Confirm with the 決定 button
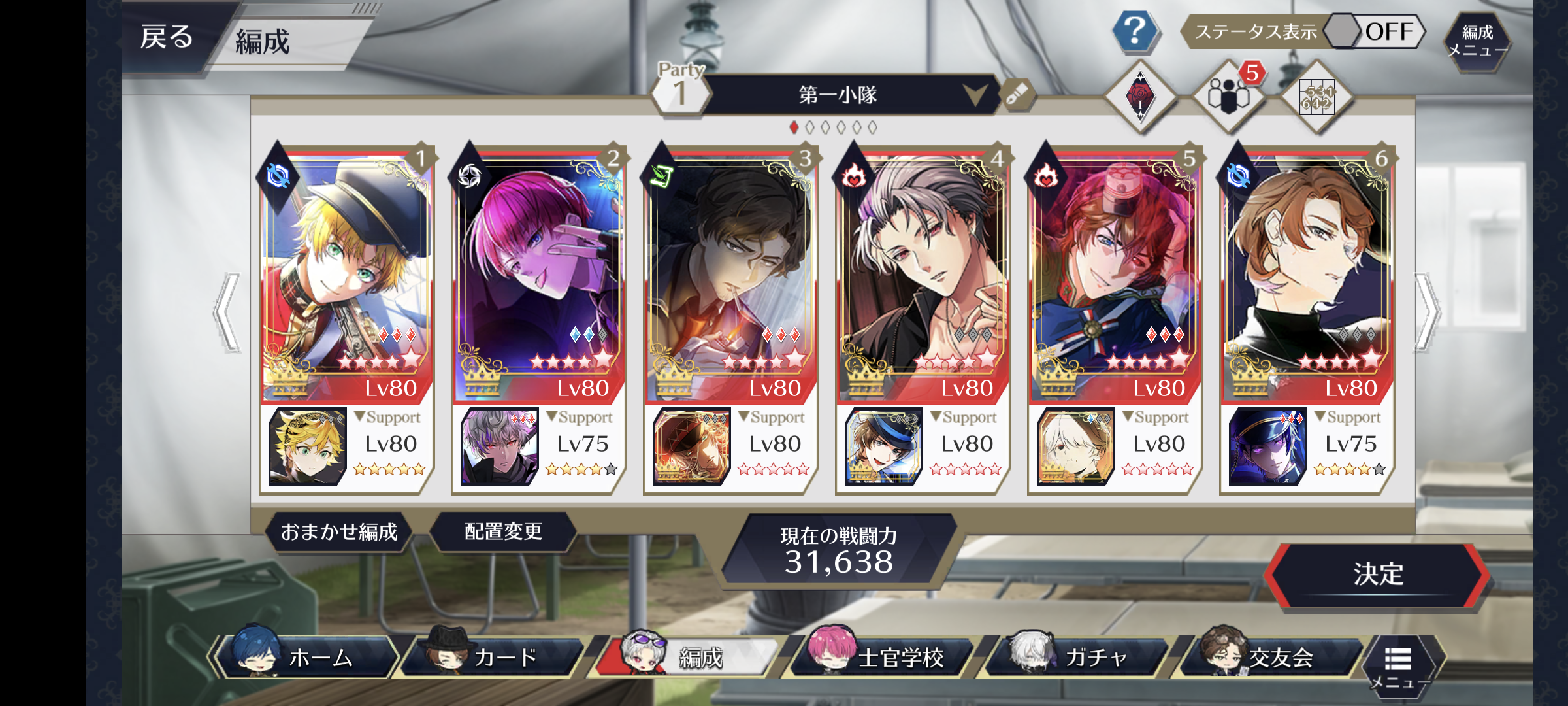Screen dimensions: 1568x706 point(1378,575)
